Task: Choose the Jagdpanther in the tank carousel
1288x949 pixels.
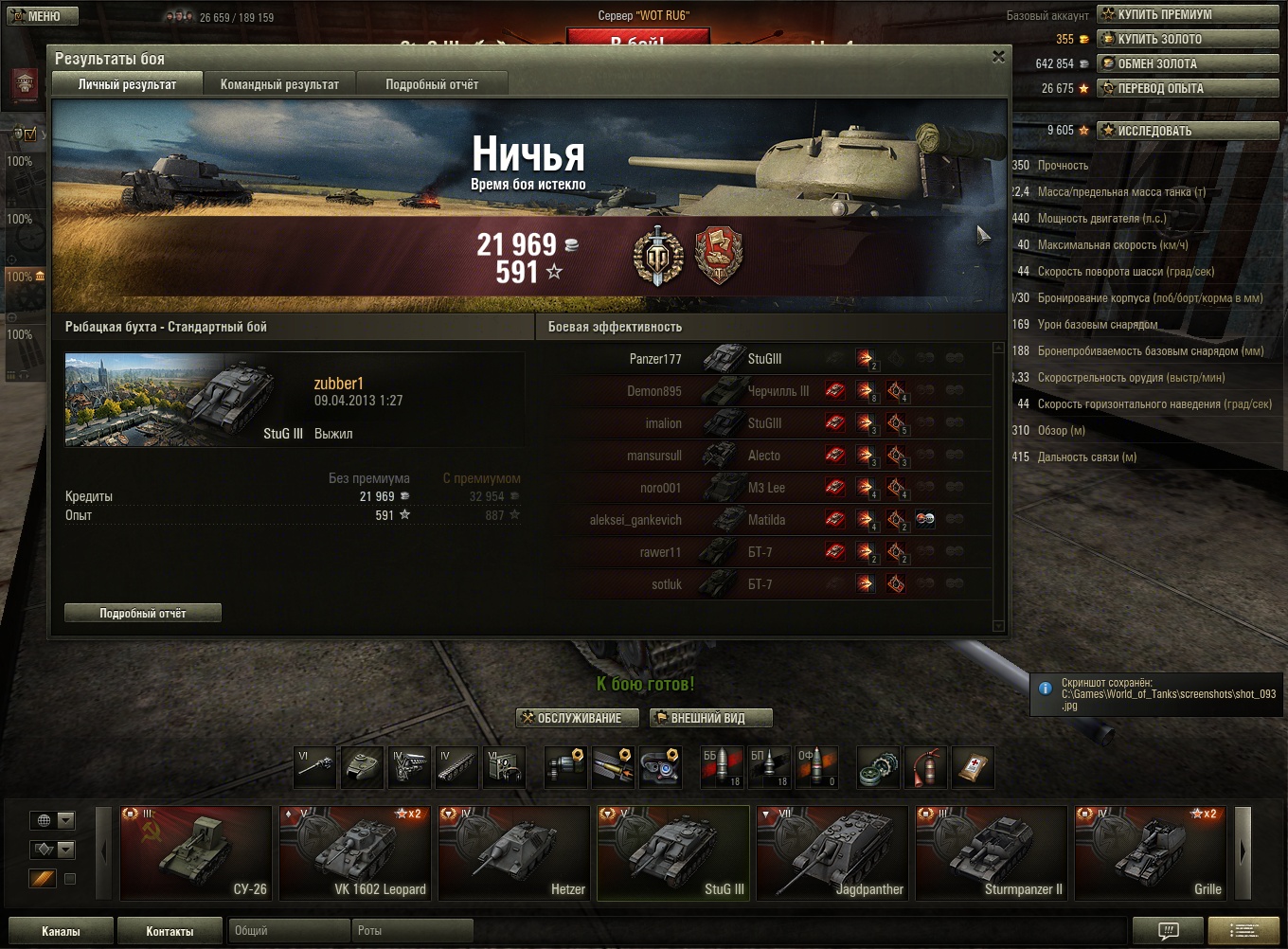Action: tap(832, 851)
